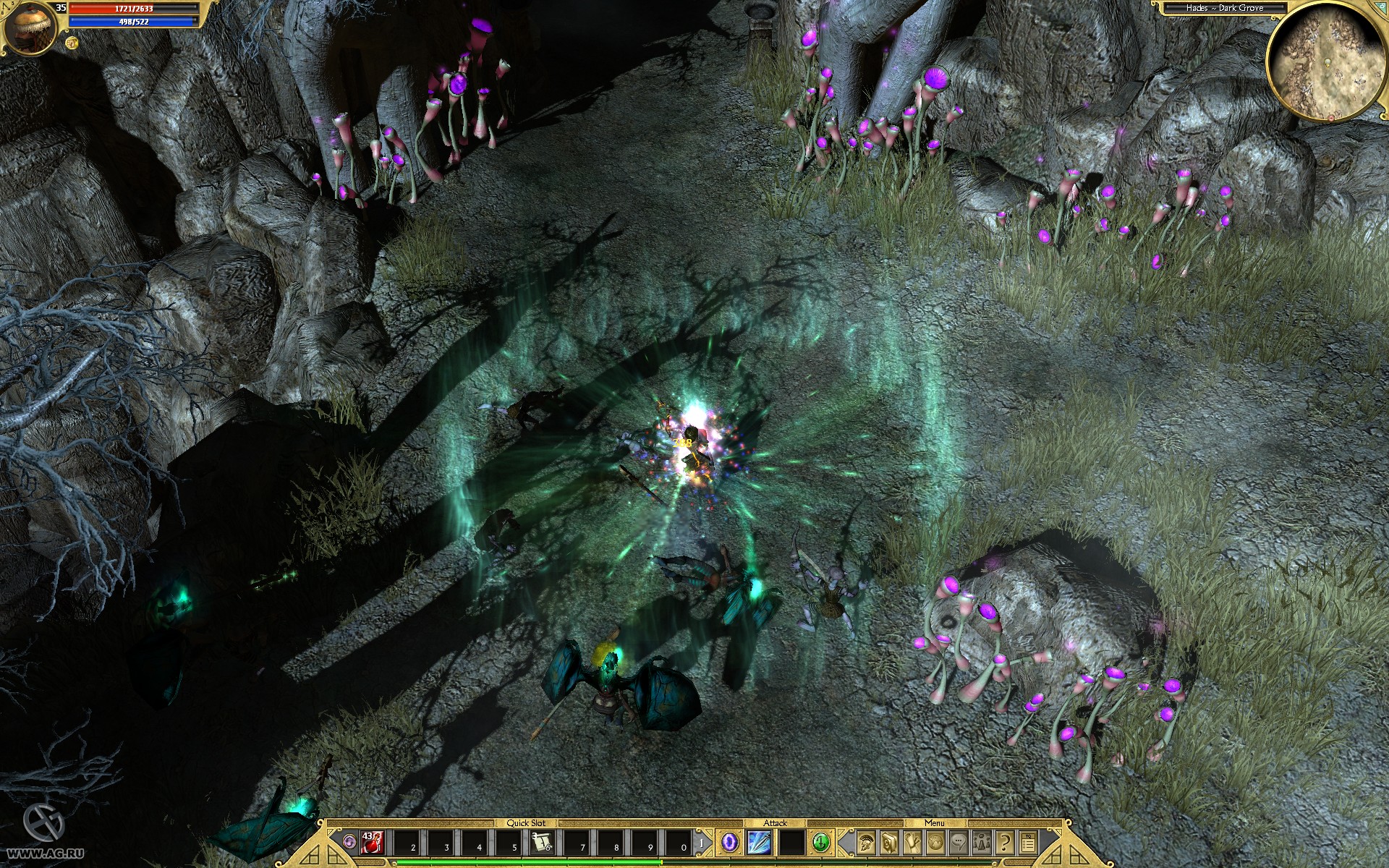This screenshot has height=868, width=1389.
Task: Select the purple orb skill in Attack bar
Action: click(x=729, y=843)
